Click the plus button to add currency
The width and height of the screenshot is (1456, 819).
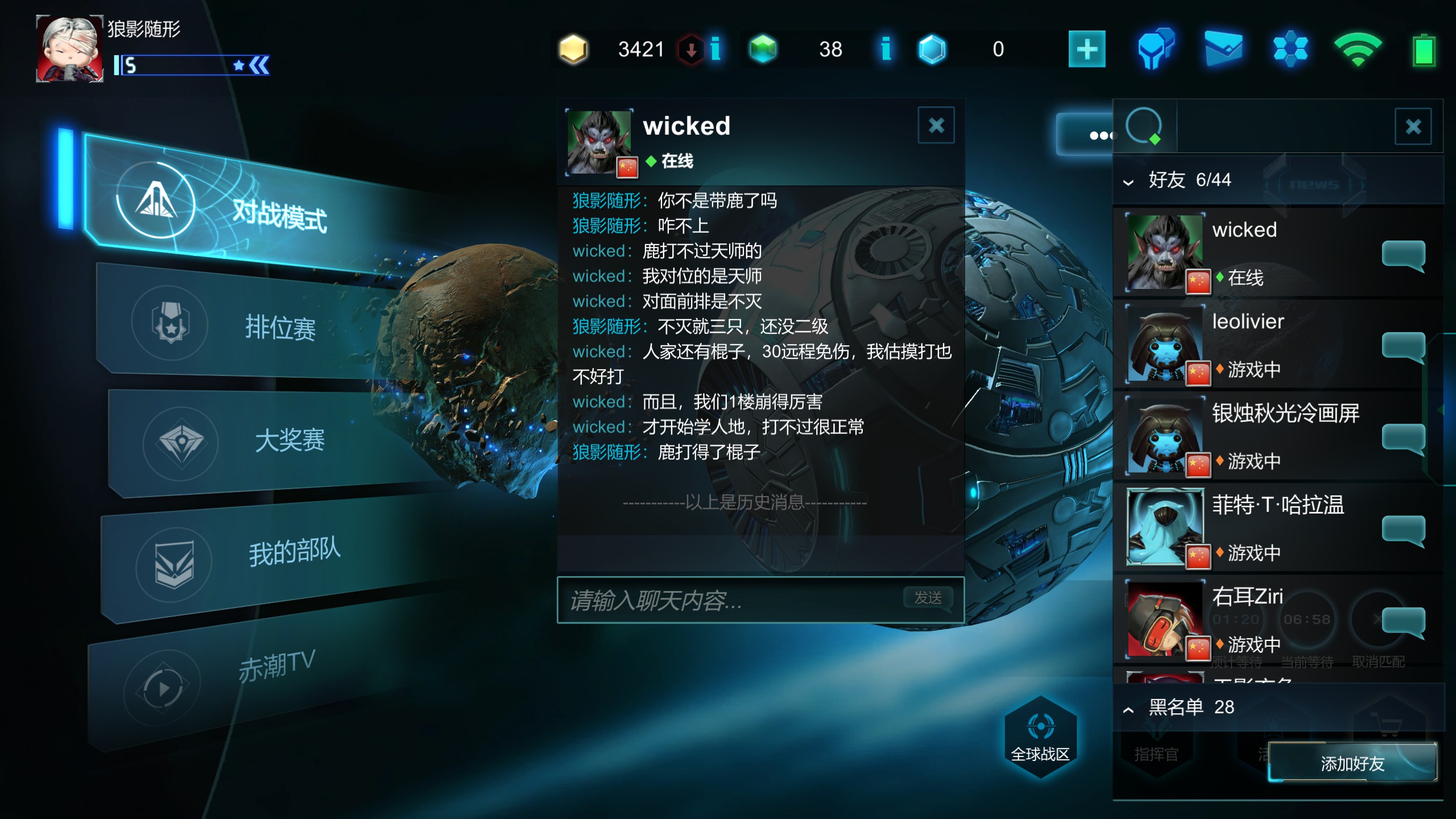(1086, 49)
